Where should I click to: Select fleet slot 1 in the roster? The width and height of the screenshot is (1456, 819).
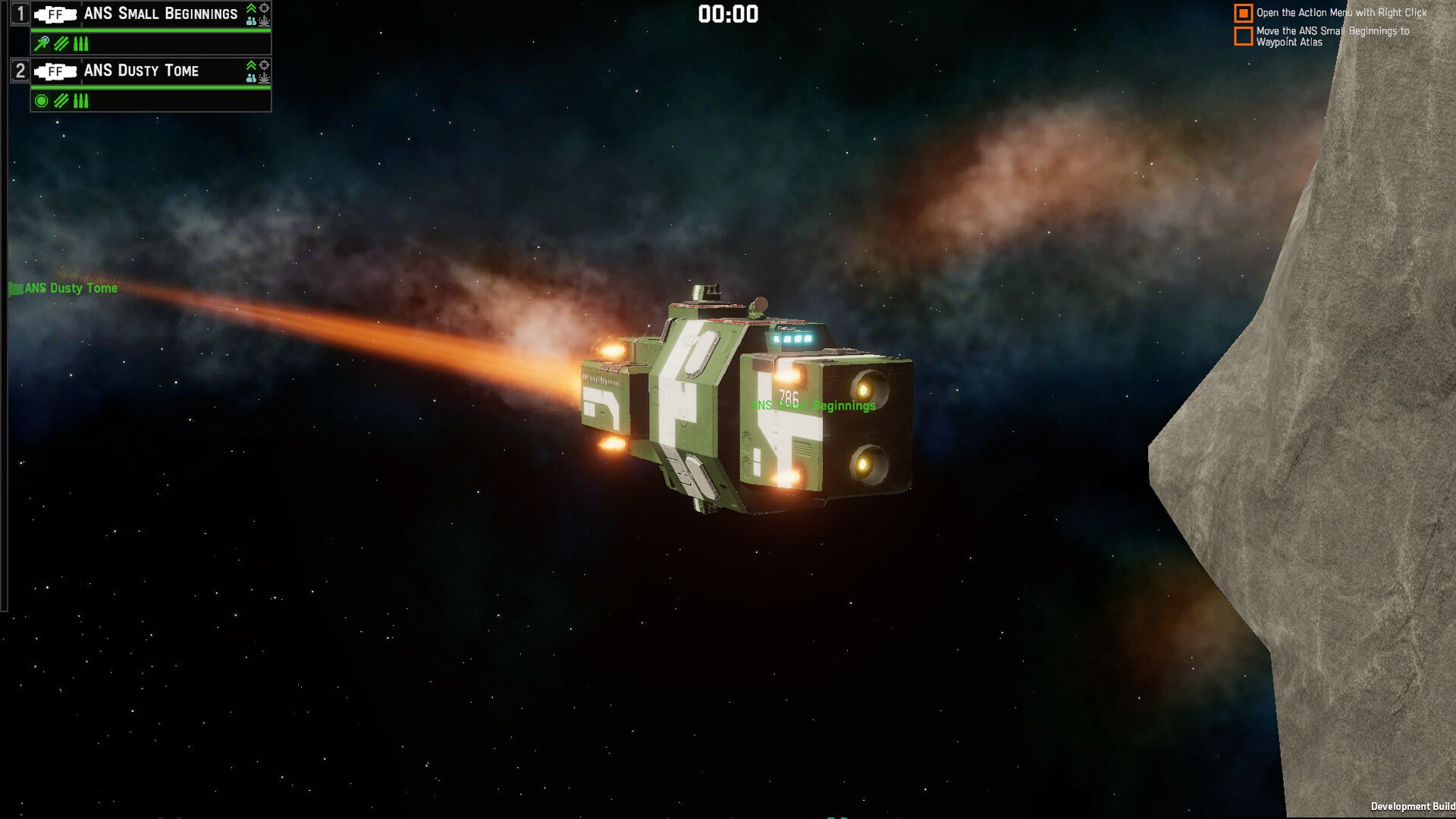[x=20, y=12]
